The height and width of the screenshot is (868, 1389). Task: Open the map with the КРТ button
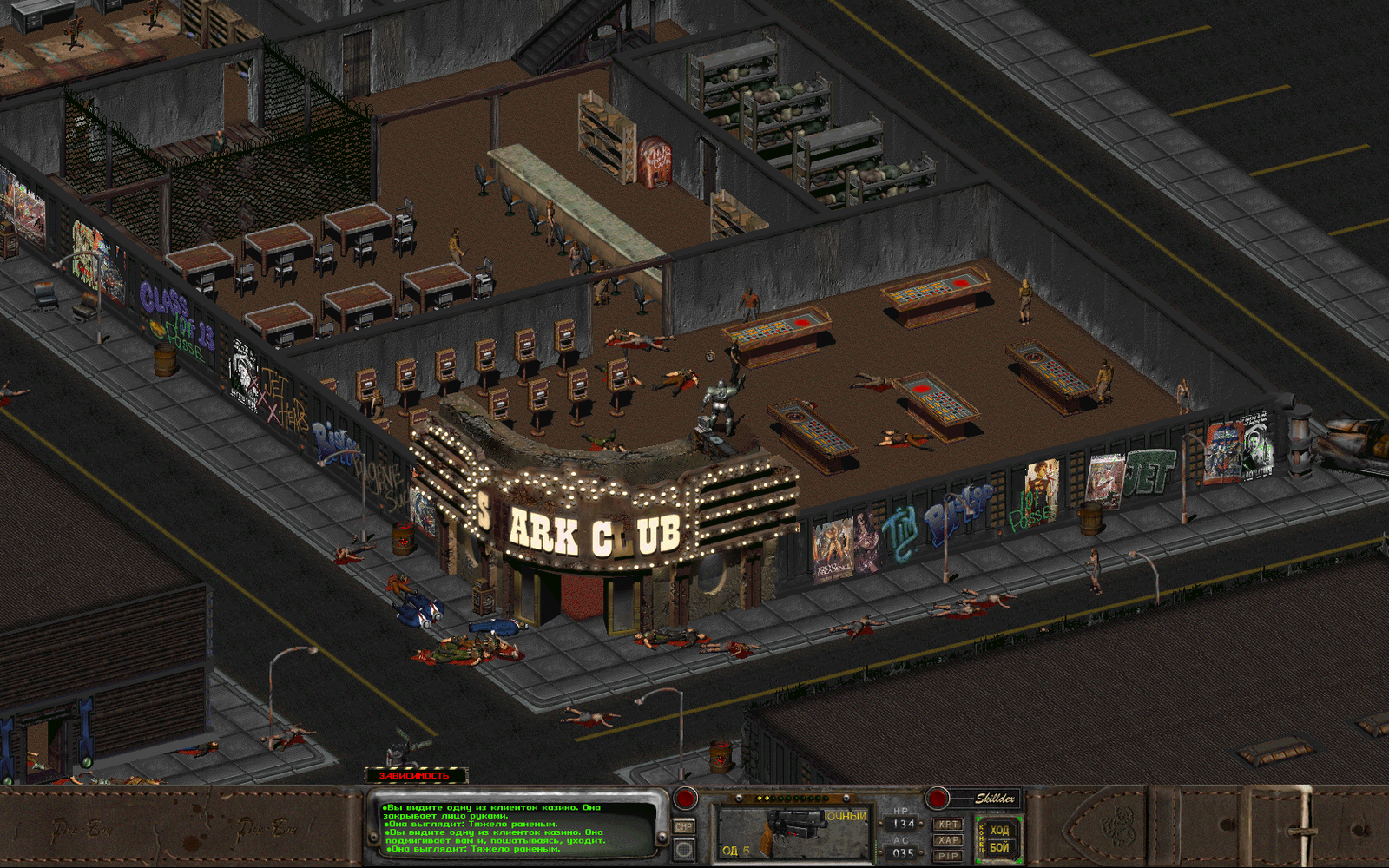tap(948, 825)
